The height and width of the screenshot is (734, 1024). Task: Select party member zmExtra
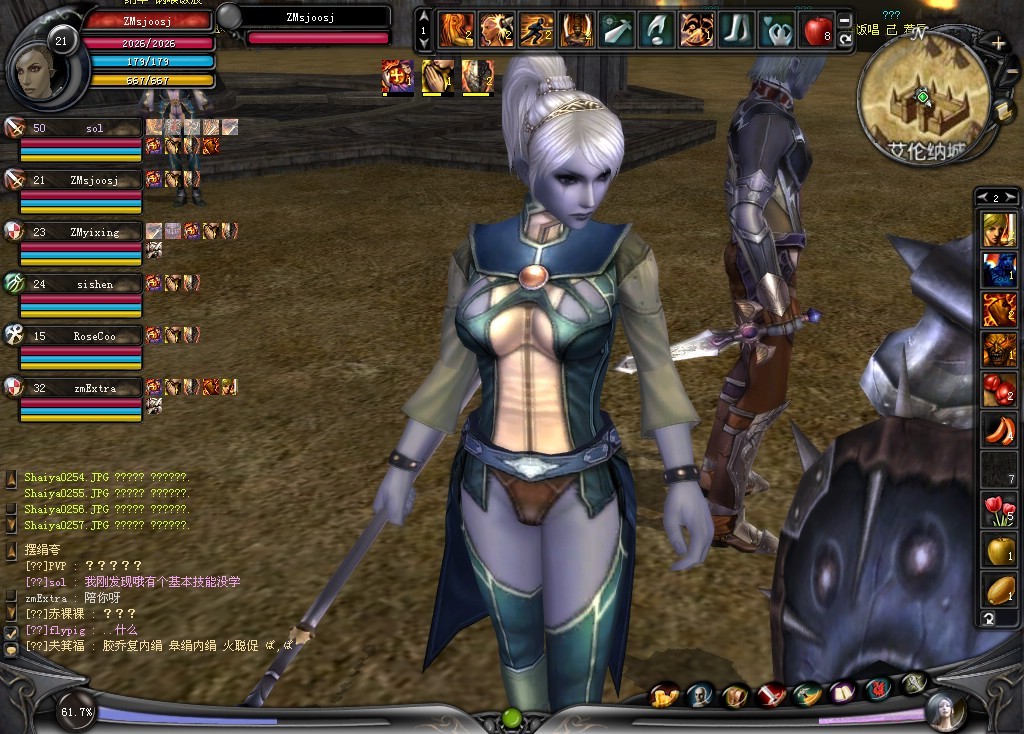click(94, 388)
